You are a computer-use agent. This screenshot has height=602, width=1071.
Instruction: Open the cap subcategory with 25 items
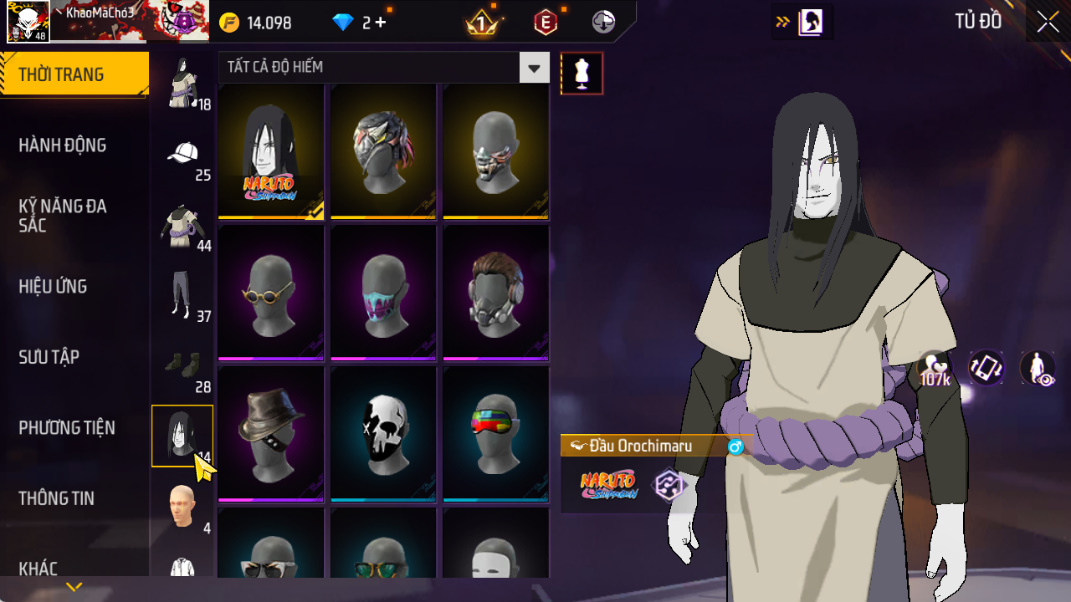(x=182, y=156)
